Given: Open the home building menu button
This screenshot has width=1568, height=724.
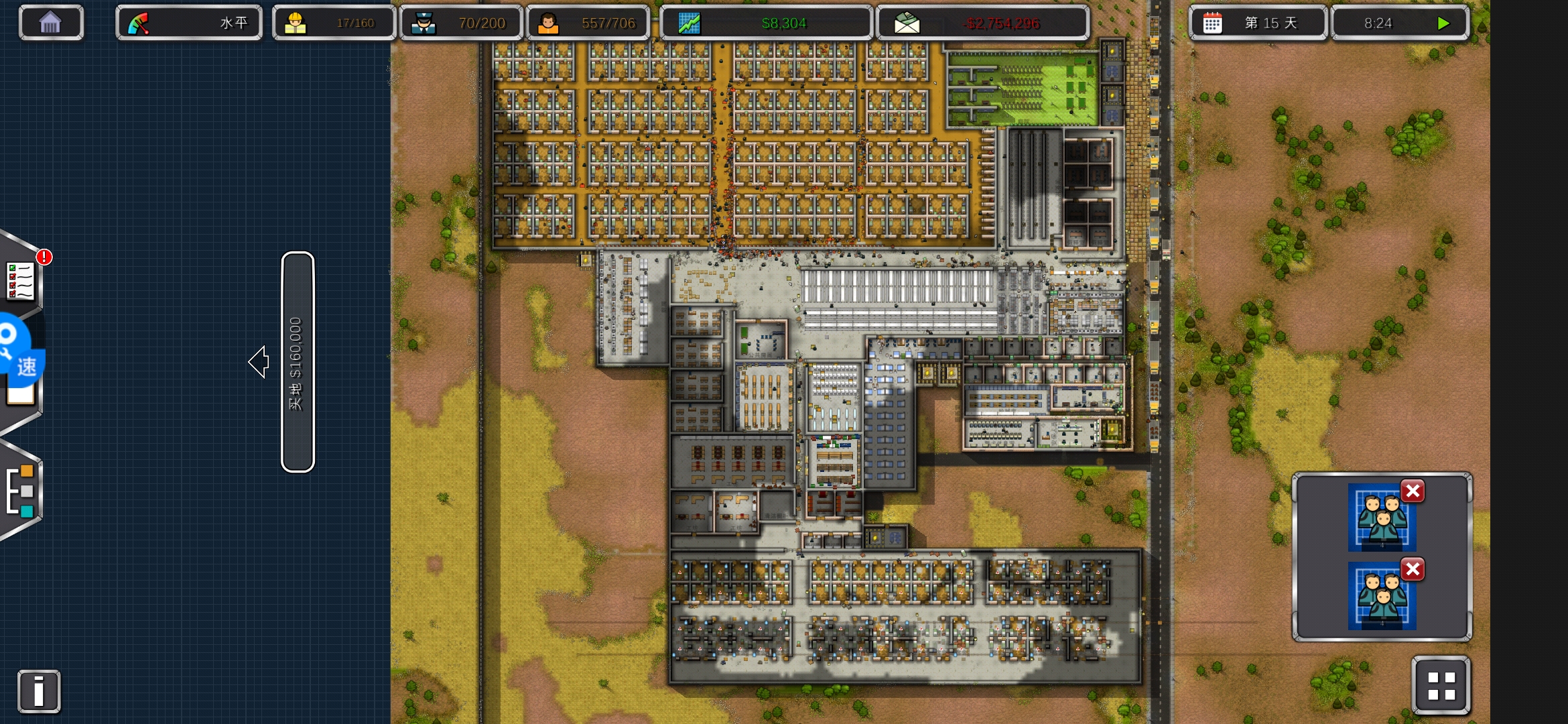Looking at the screenshot, I should click(51, 23).
